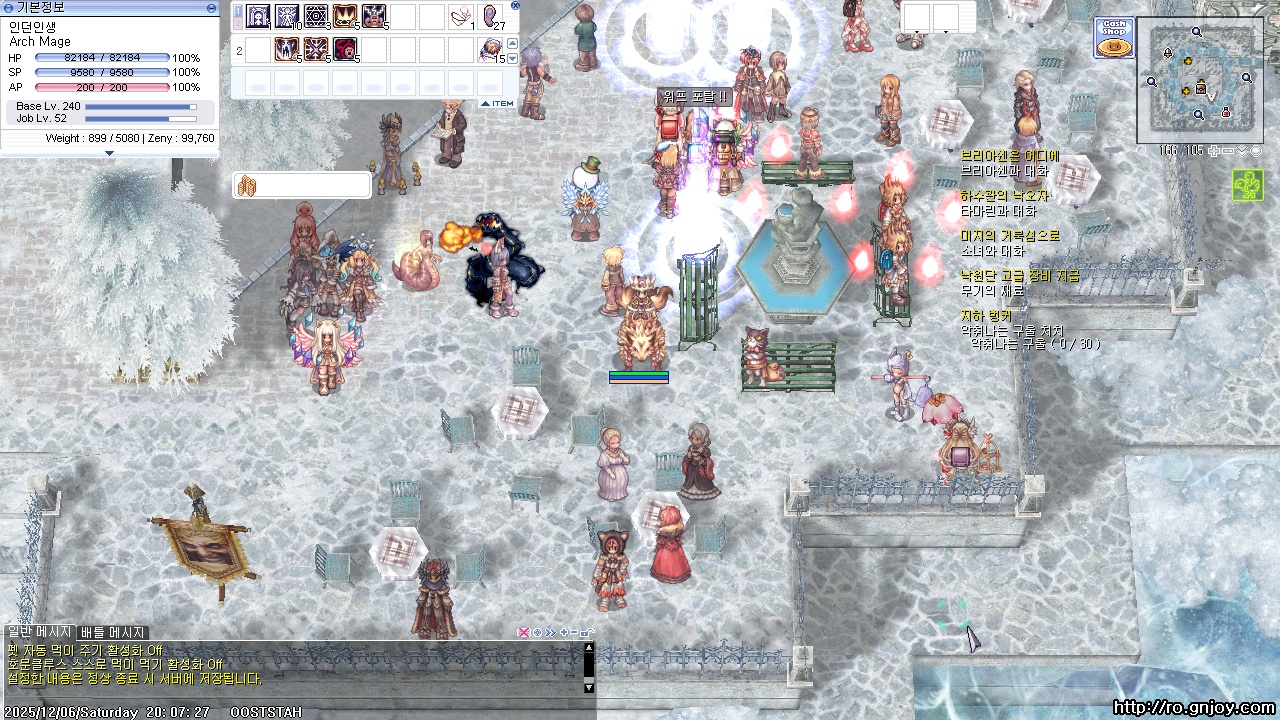Click the minimap
The image size is (1280, 720).
[x=1198, y=79]
